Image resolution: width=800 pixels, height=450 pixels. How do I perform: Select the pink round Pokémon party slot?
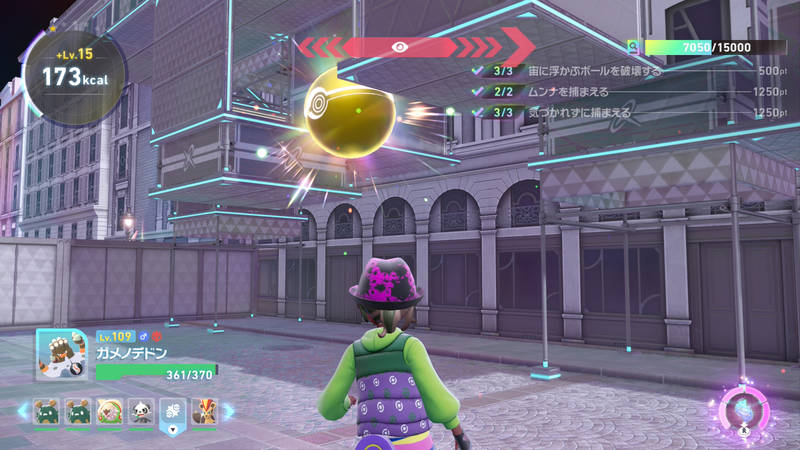tap(109, 411)
